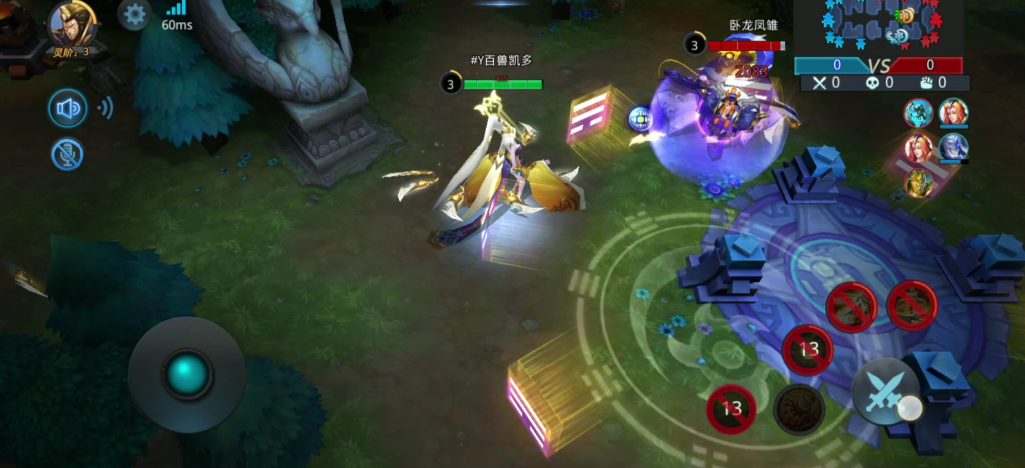Select the white-haired blue teammate portrait
Image resolution: width=1025 pixels, height=468 pixels.
[953, 147]
